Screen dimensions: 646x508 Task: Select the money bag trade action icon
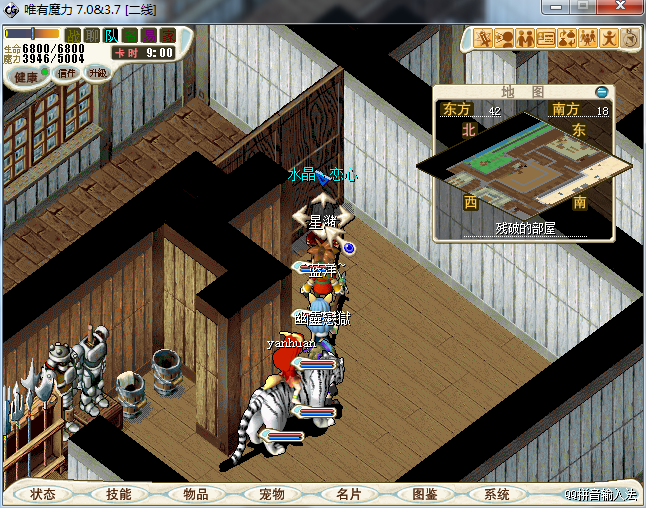click(x=567, y=39)
